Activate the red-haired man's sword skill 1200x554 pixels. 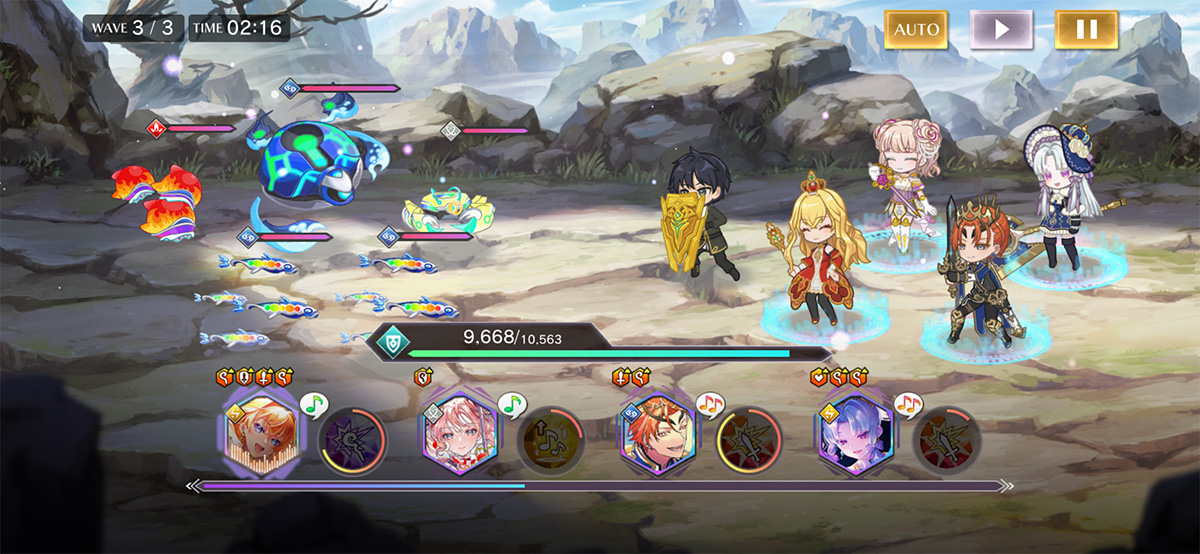[749, 440]
